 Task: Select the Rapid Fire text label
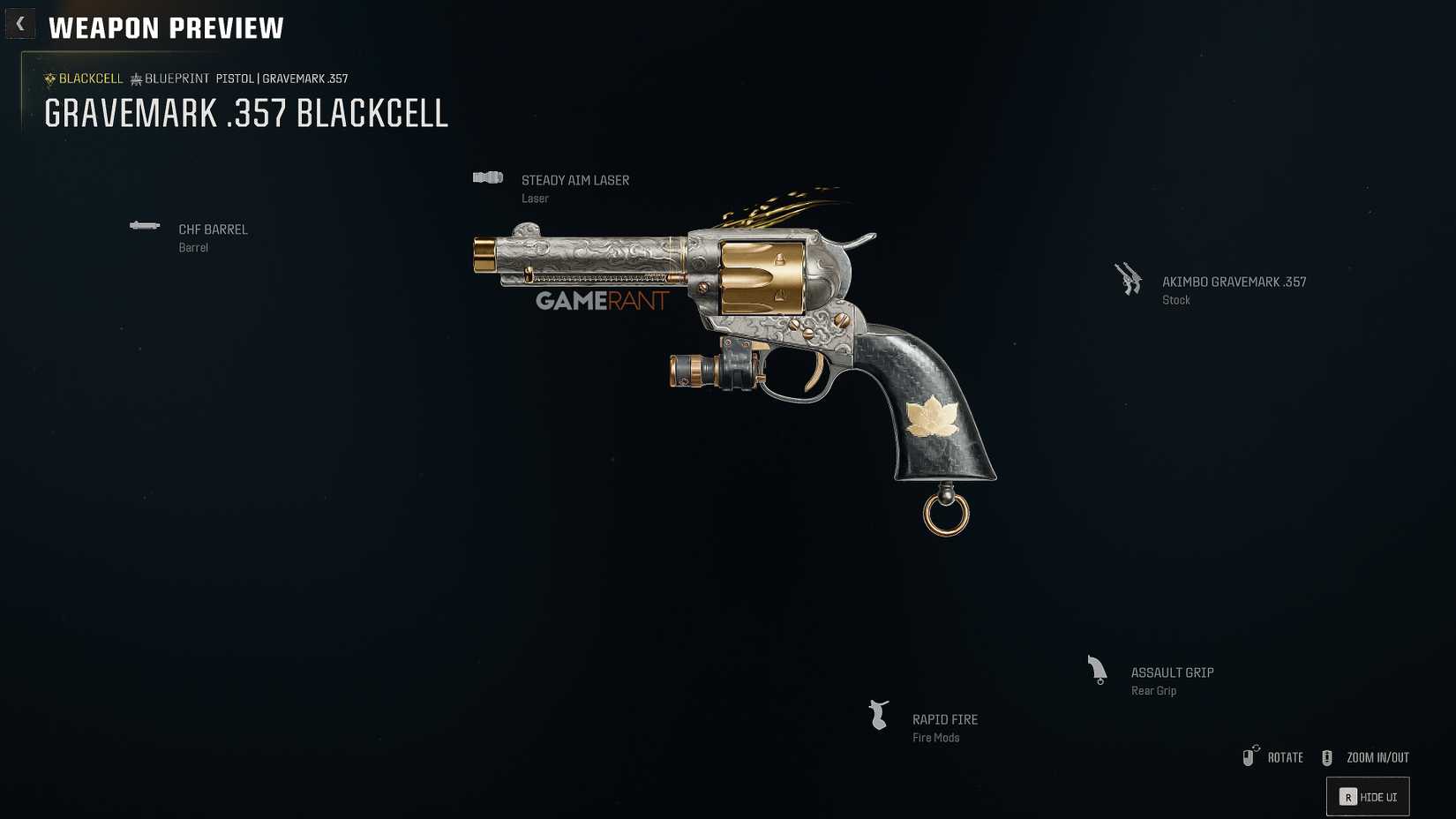(944, 719)
